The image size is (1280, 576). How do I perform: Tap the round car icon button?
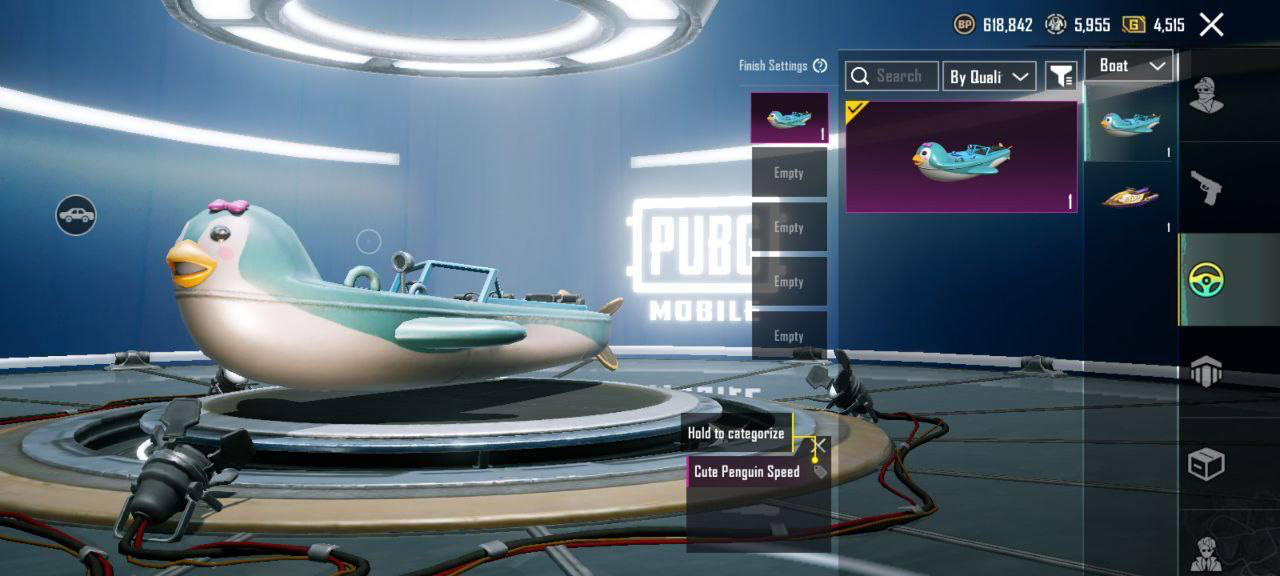(76, 215)
